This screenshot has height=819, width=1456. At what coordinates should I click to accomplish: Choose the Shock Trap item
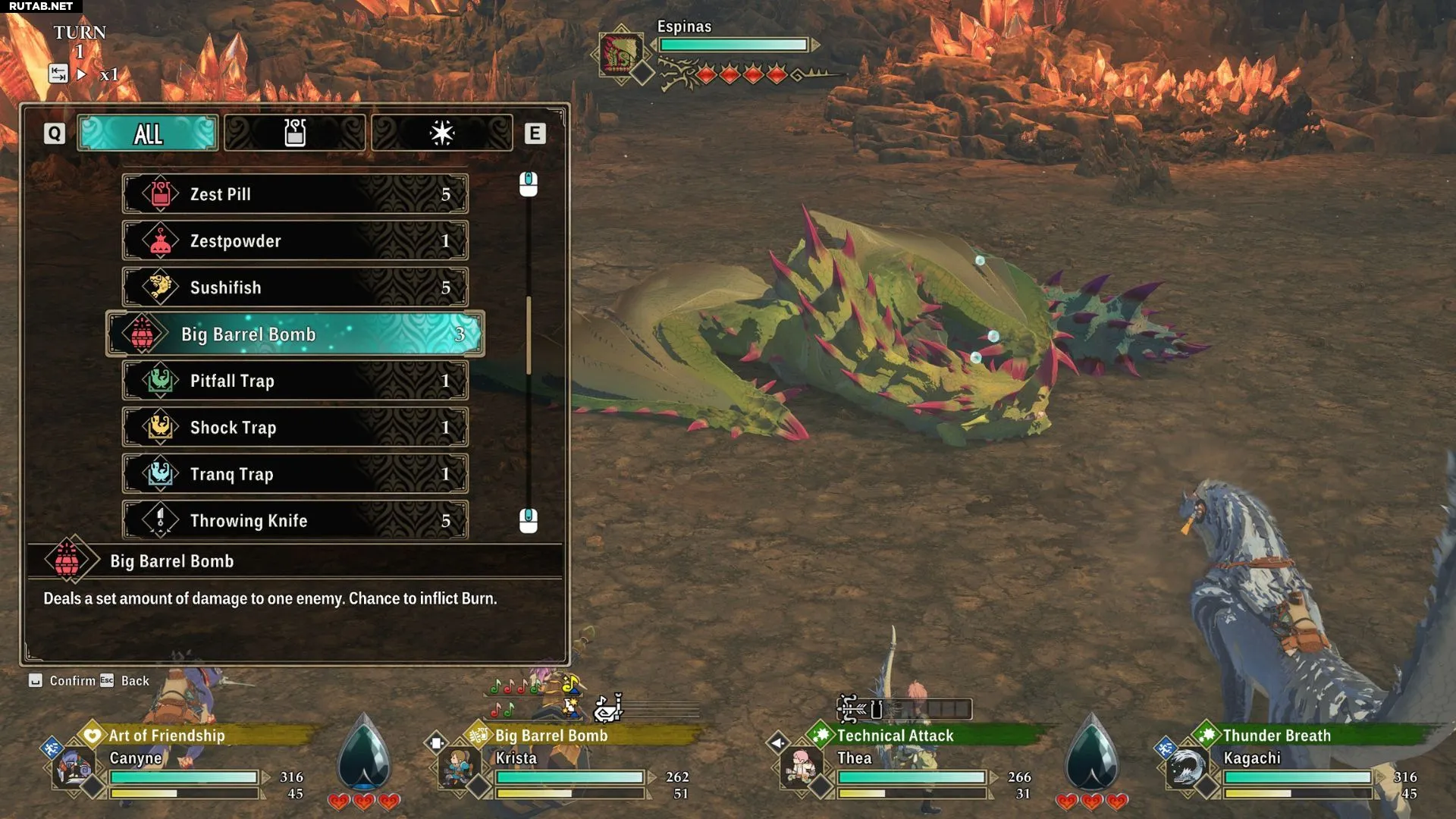295,428
